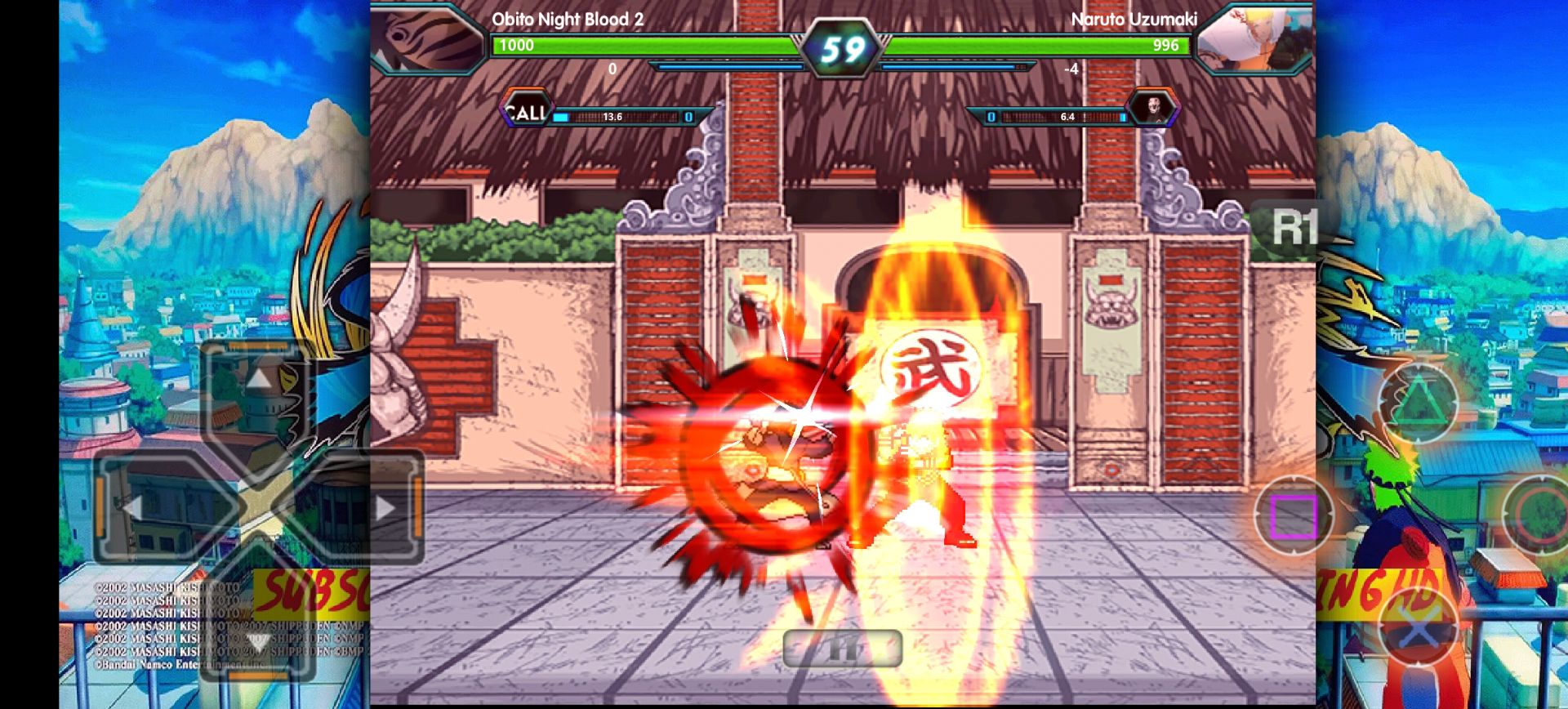Viewport: 1568px width, 709px height.
Task: Select Obito's character portrait
Action: (x=427, y=38)
